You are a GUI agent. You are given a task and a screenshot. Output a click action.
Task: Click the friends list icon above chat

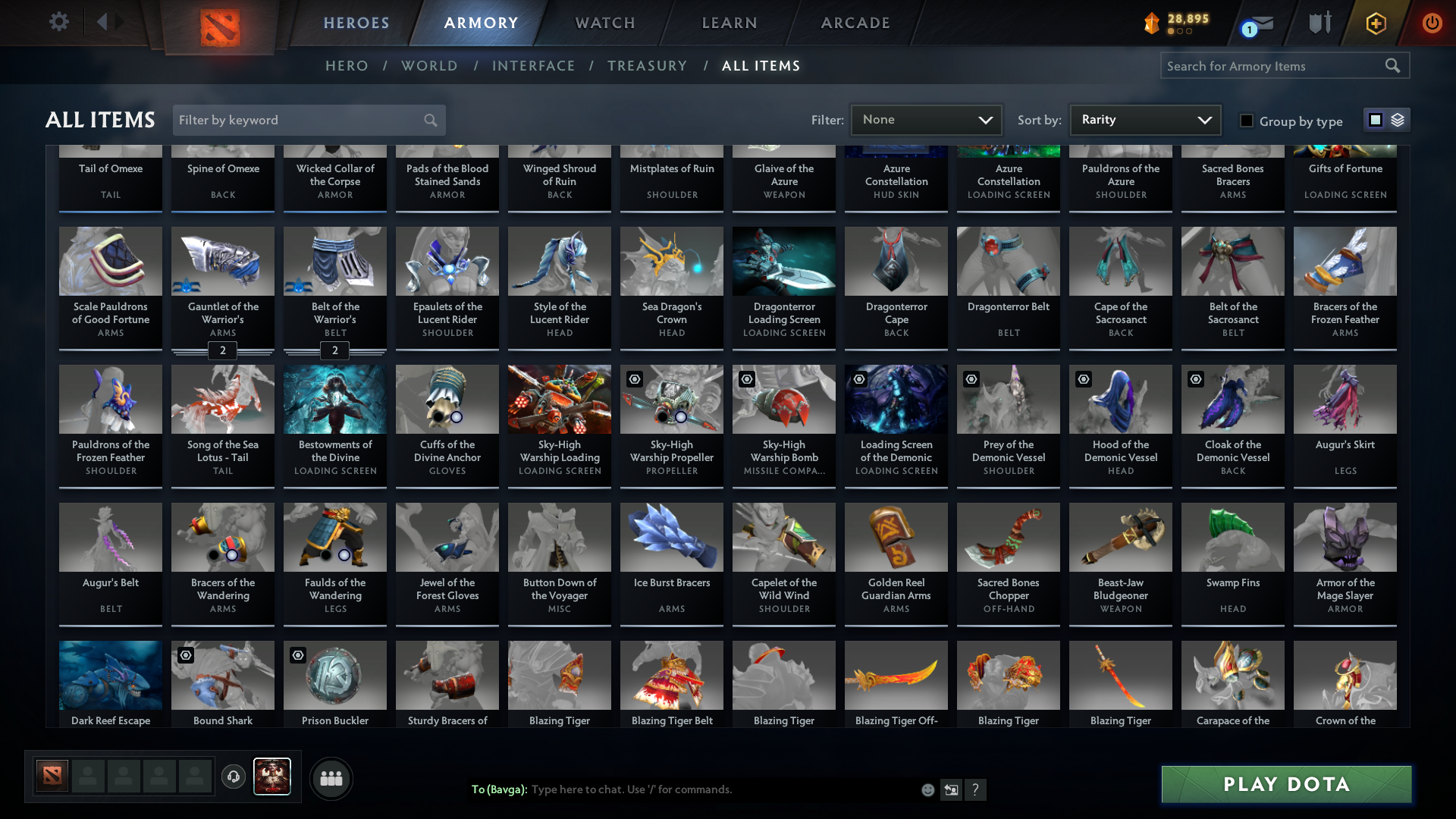[x=331, y=778]
